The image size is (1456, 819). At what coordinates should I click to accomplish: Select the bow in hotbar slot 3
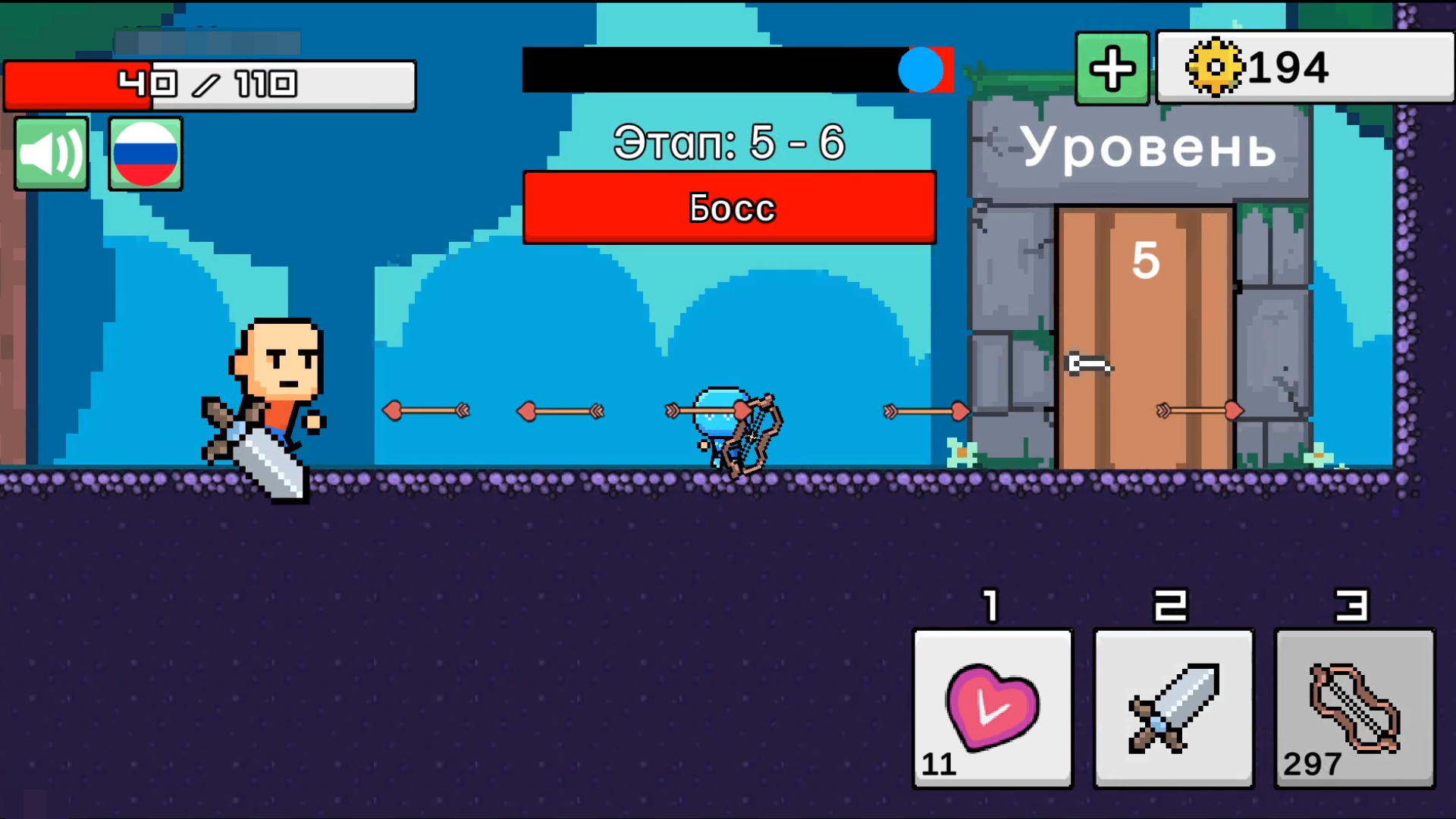click(x=1354, y=709)
